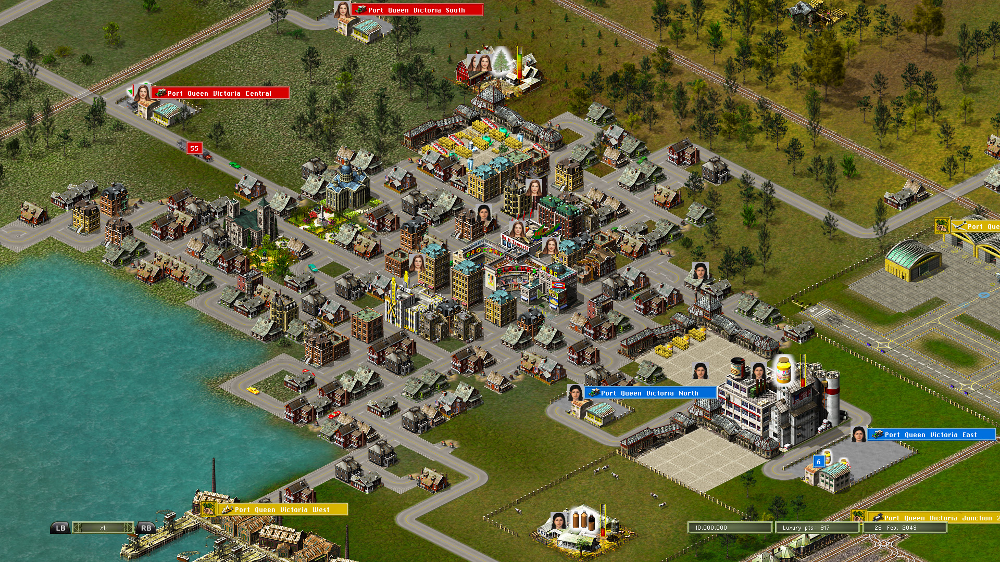Click the Port Queen Victoria North station label
Image resolution: width=1000 pixels, height=562 pixels.
point(652,393)
